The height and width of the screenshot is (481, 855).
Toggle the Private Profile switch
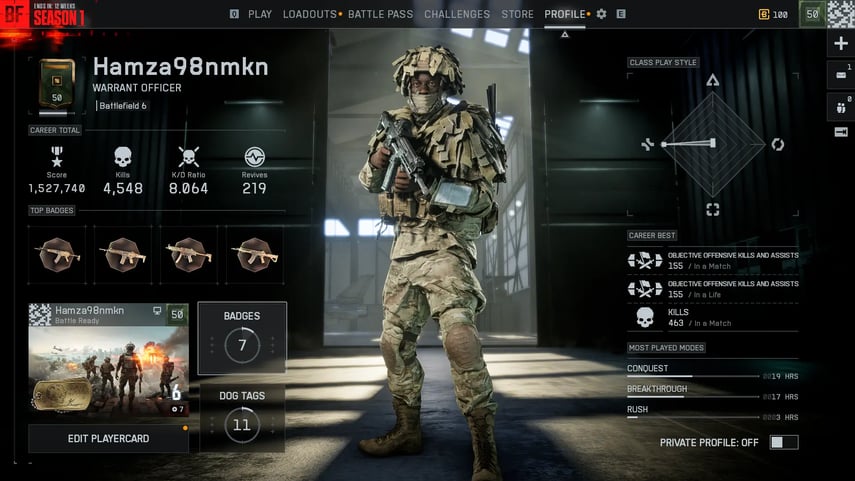pos(783,442)
